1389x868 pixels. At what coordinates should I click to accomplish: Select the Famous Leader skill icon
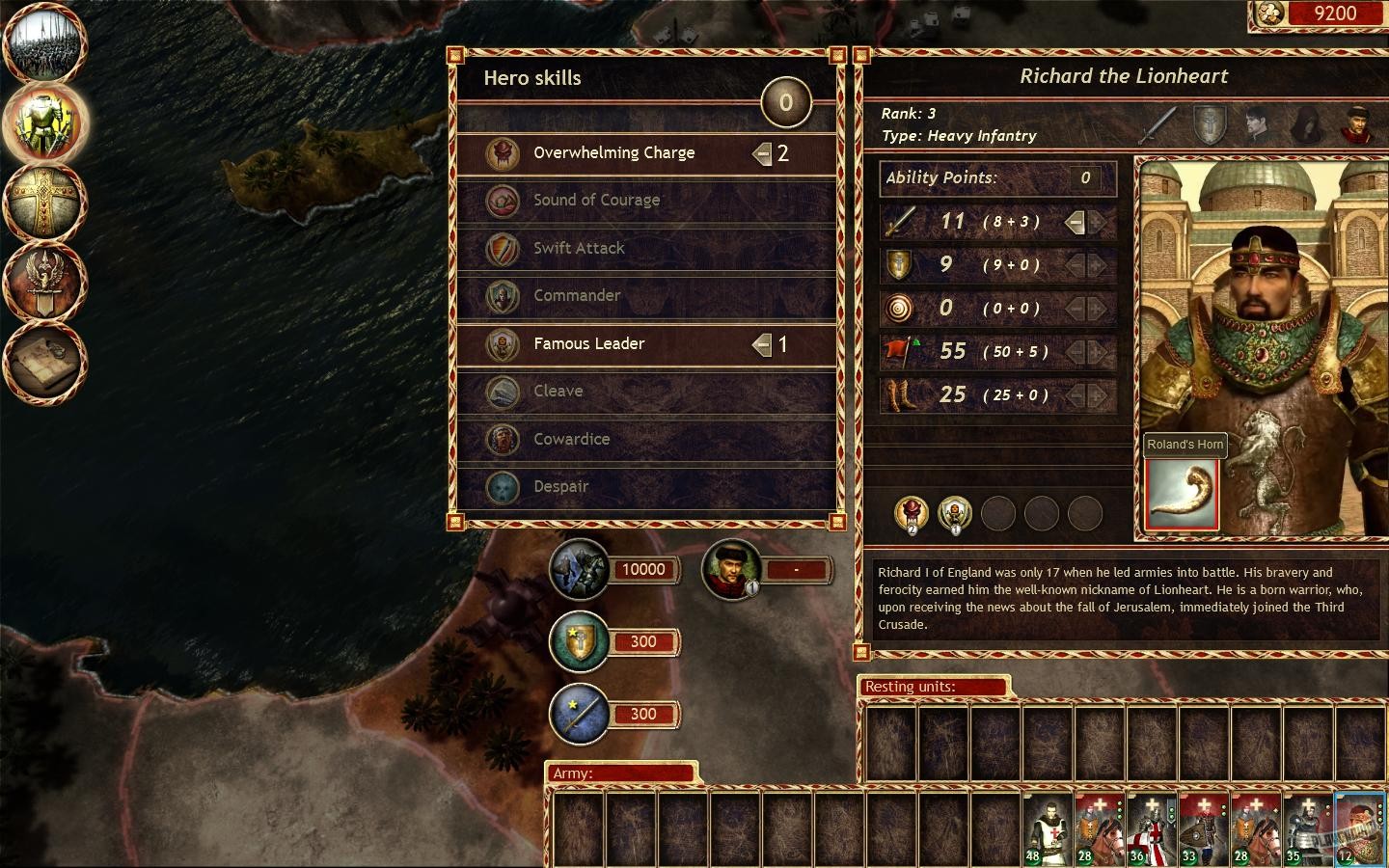click(503, 344)
